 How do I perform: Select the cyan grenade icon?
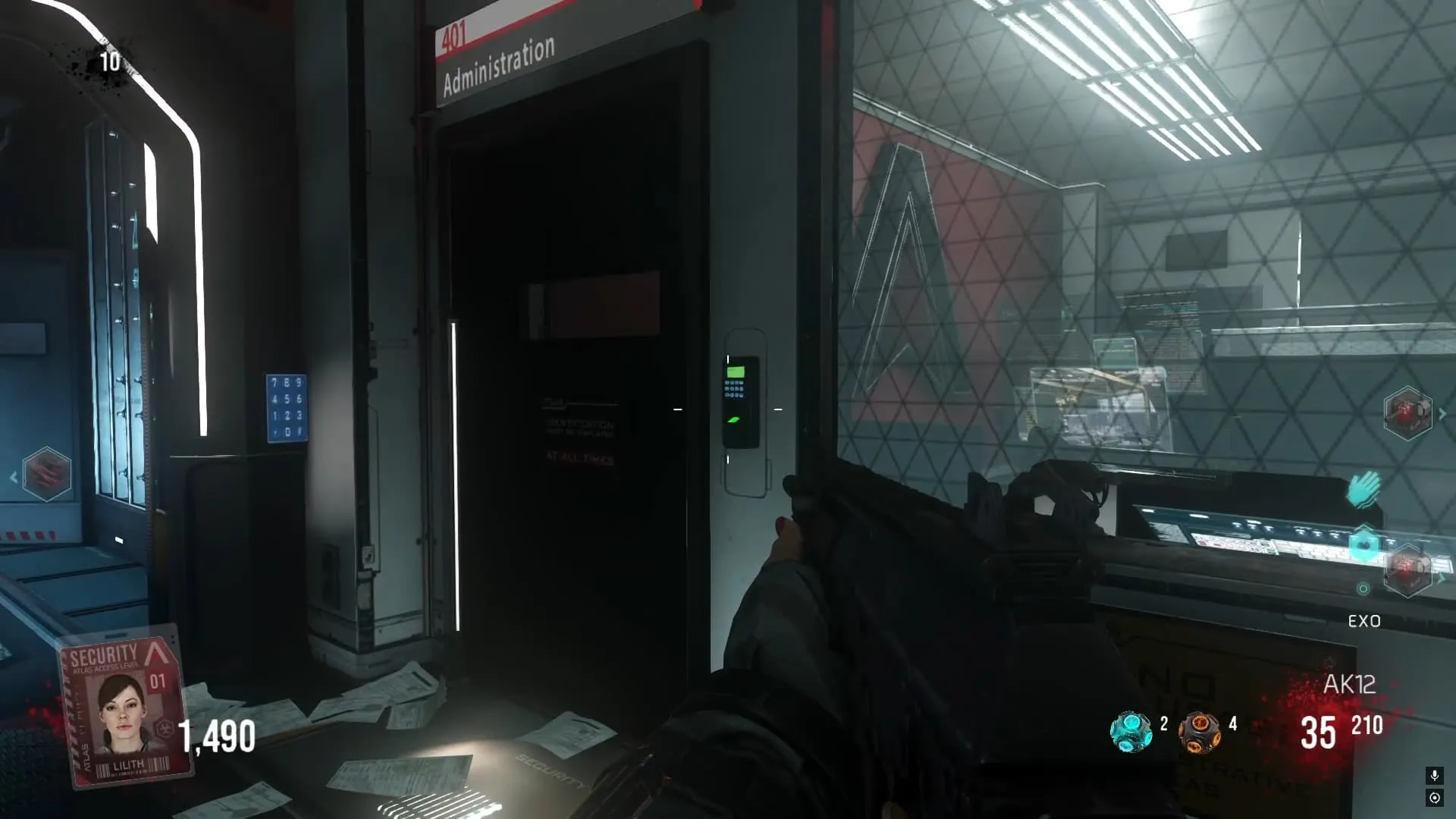coord(1130,731)
